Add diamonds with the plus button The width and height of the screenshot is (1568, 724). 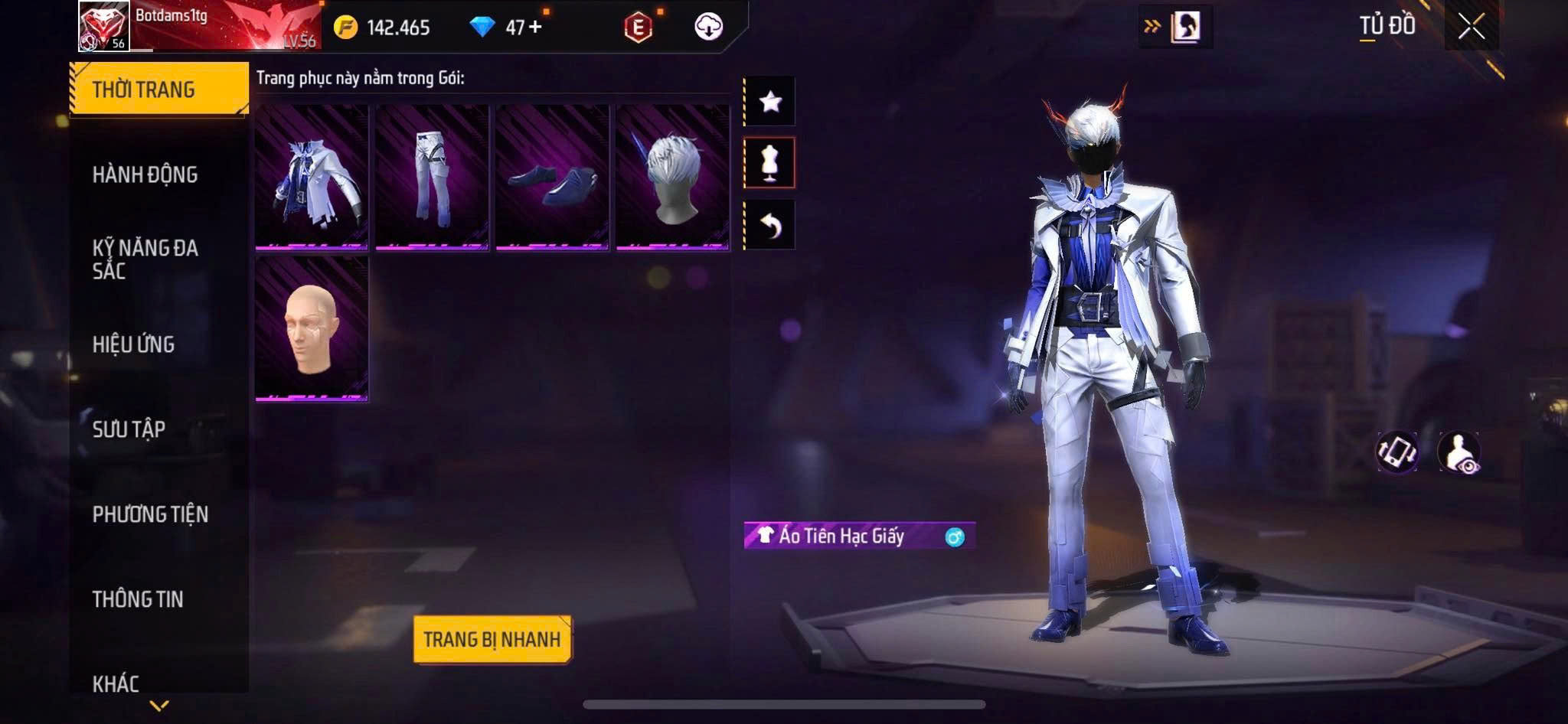535,28
